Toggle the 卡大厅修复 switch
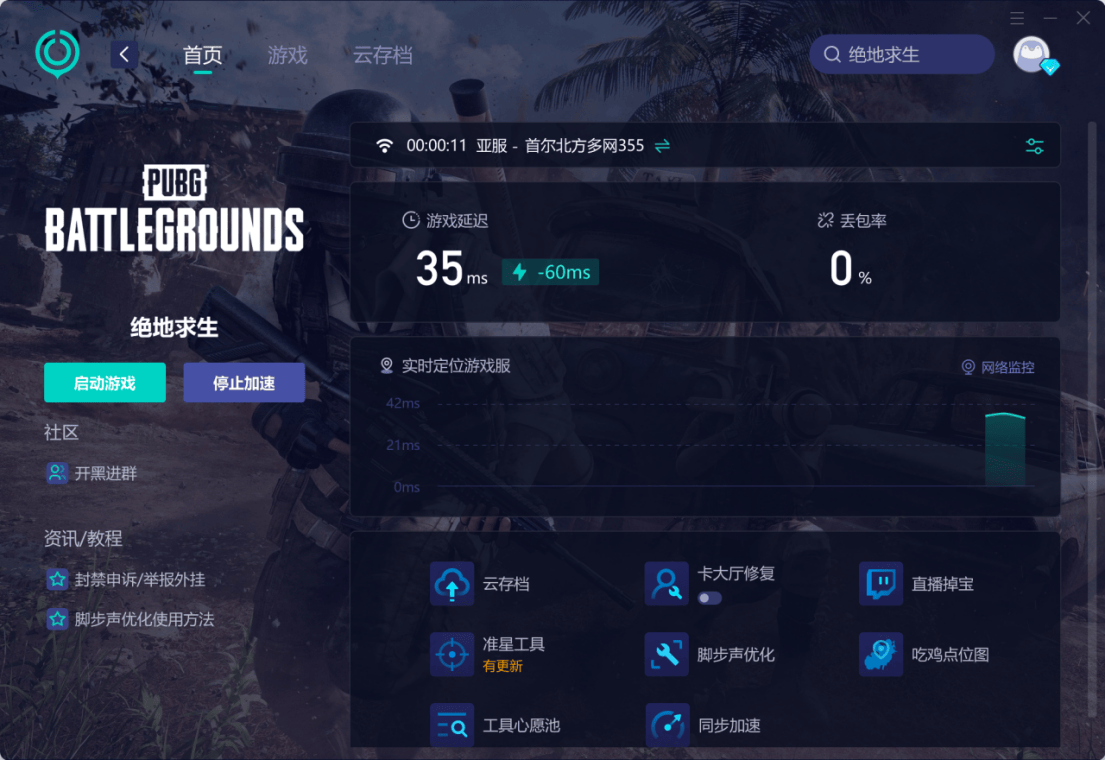 (x=709, y=598)
